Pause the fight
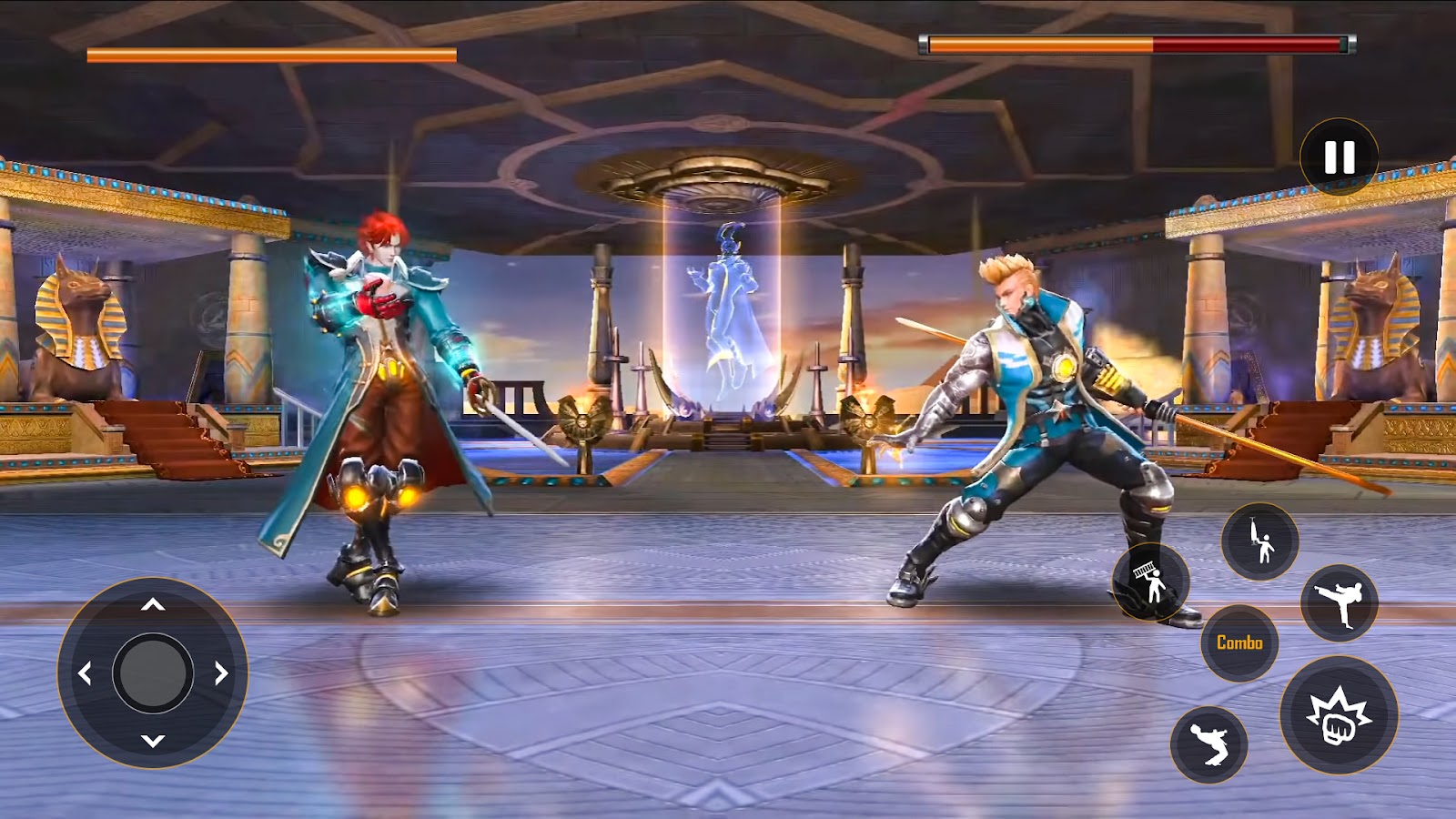This screenshot has height=819, width=1456. [1339, 157]
